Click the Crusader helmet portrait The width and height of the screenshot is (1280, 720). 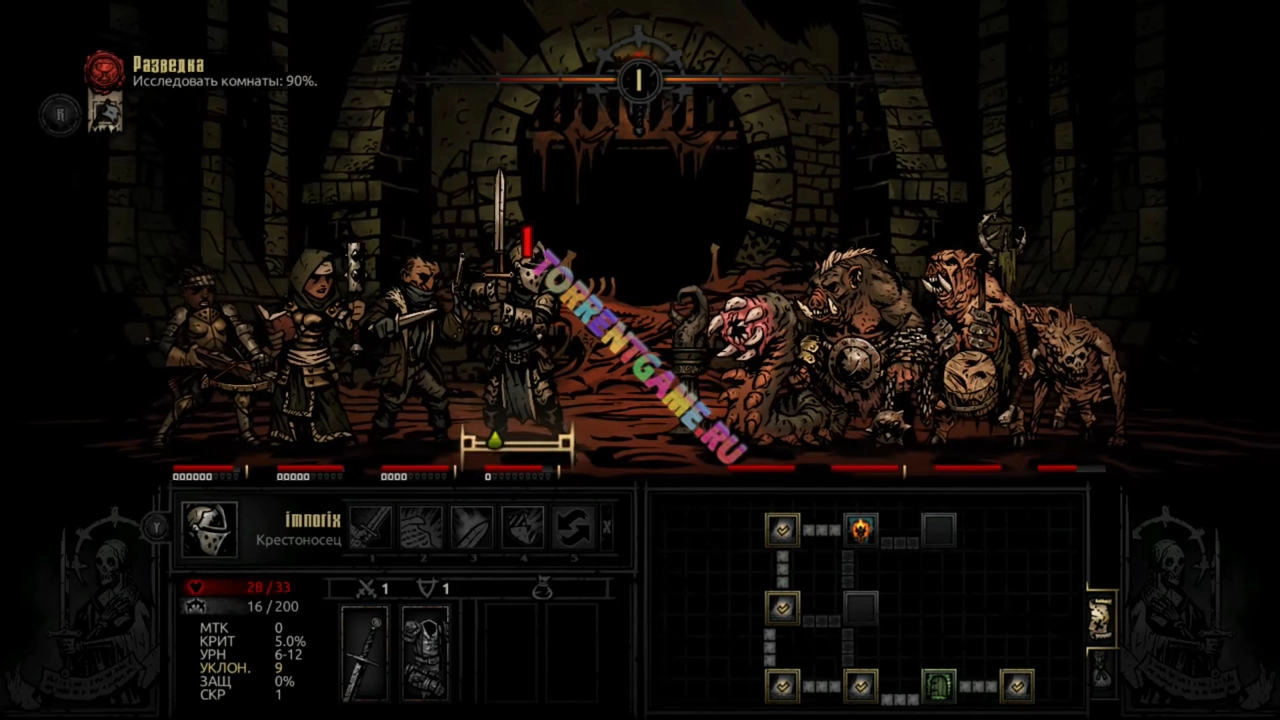tap(210, 528)
